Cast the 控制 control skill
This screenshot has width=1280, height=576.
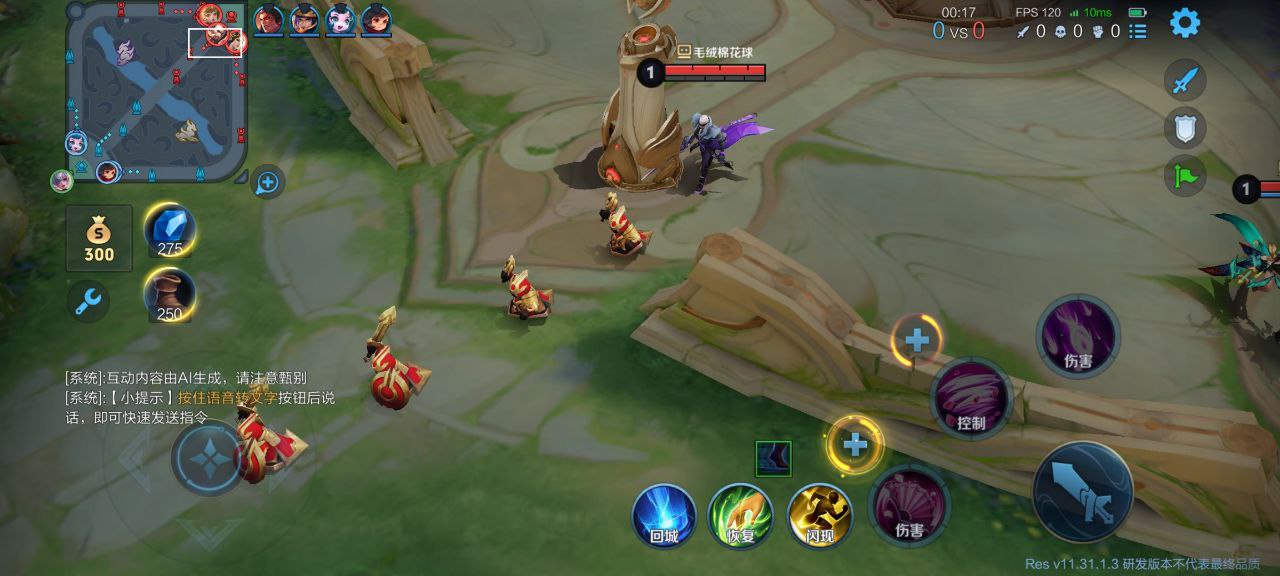[972, 397]
